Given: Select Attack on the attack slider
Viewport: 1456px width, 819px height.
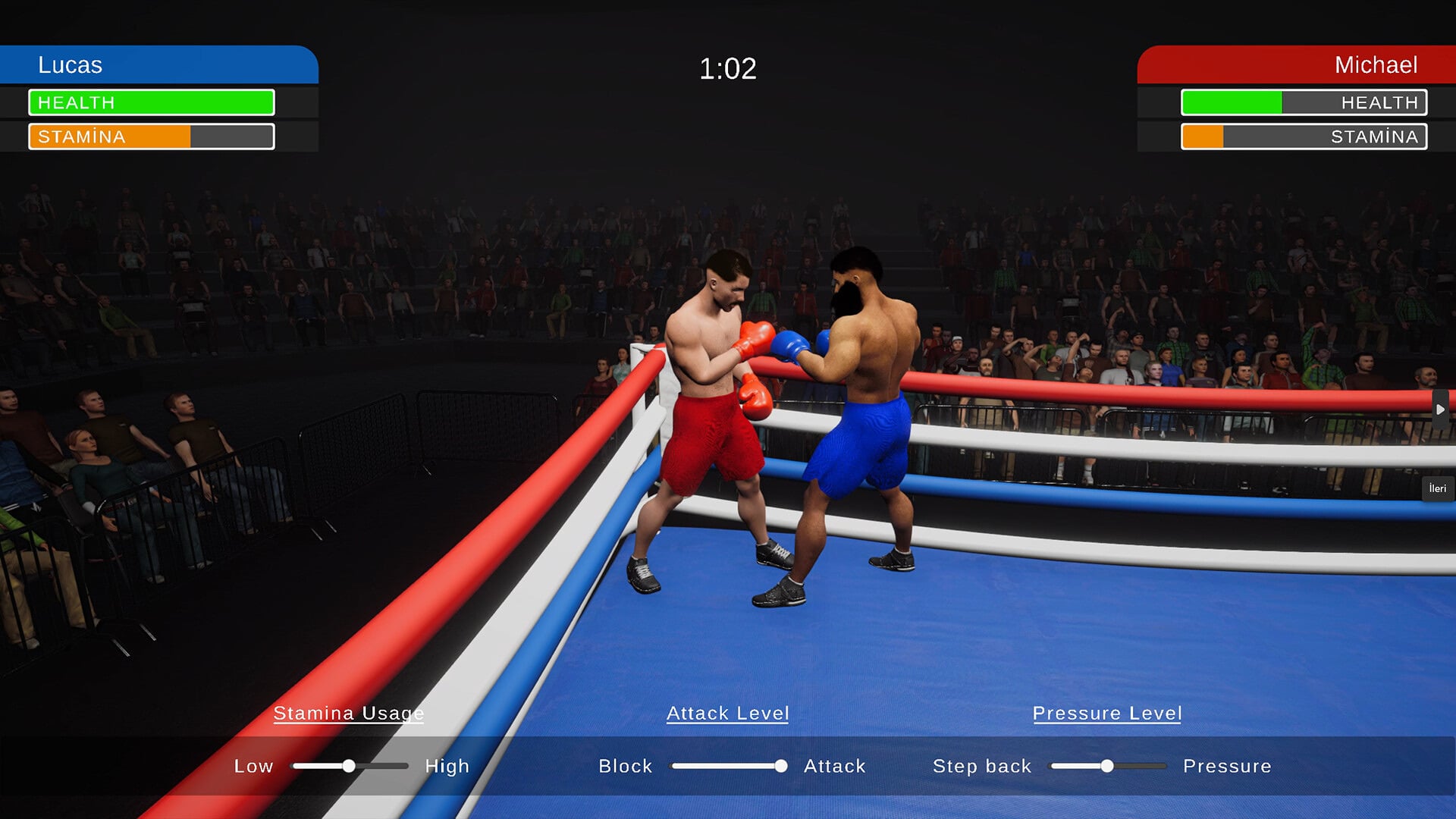Looking at the screenshot, I should click(x=835, y=767).
